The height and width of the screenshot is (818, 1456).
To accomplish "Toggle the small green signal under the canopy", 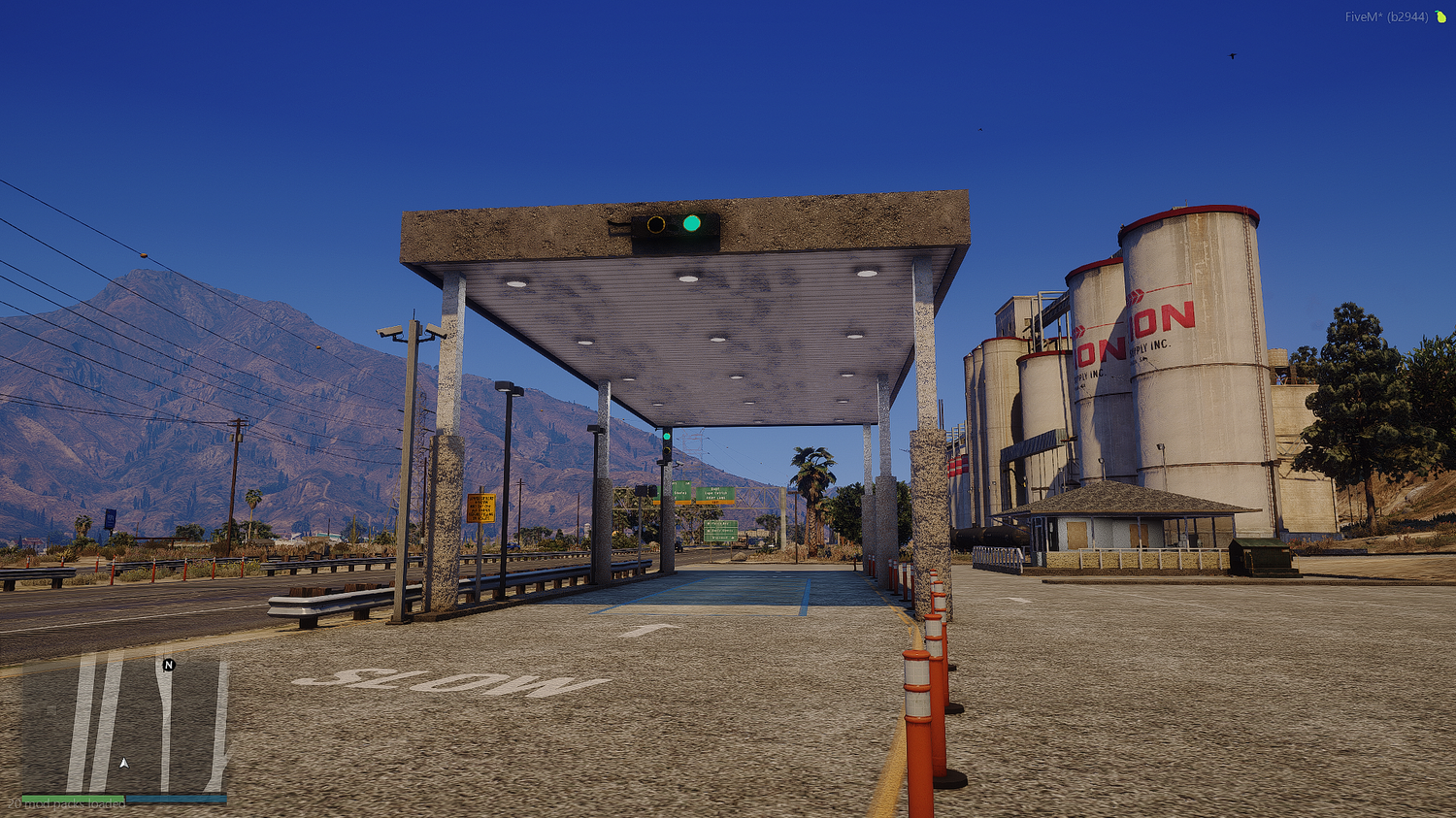I will click(669, 436).
